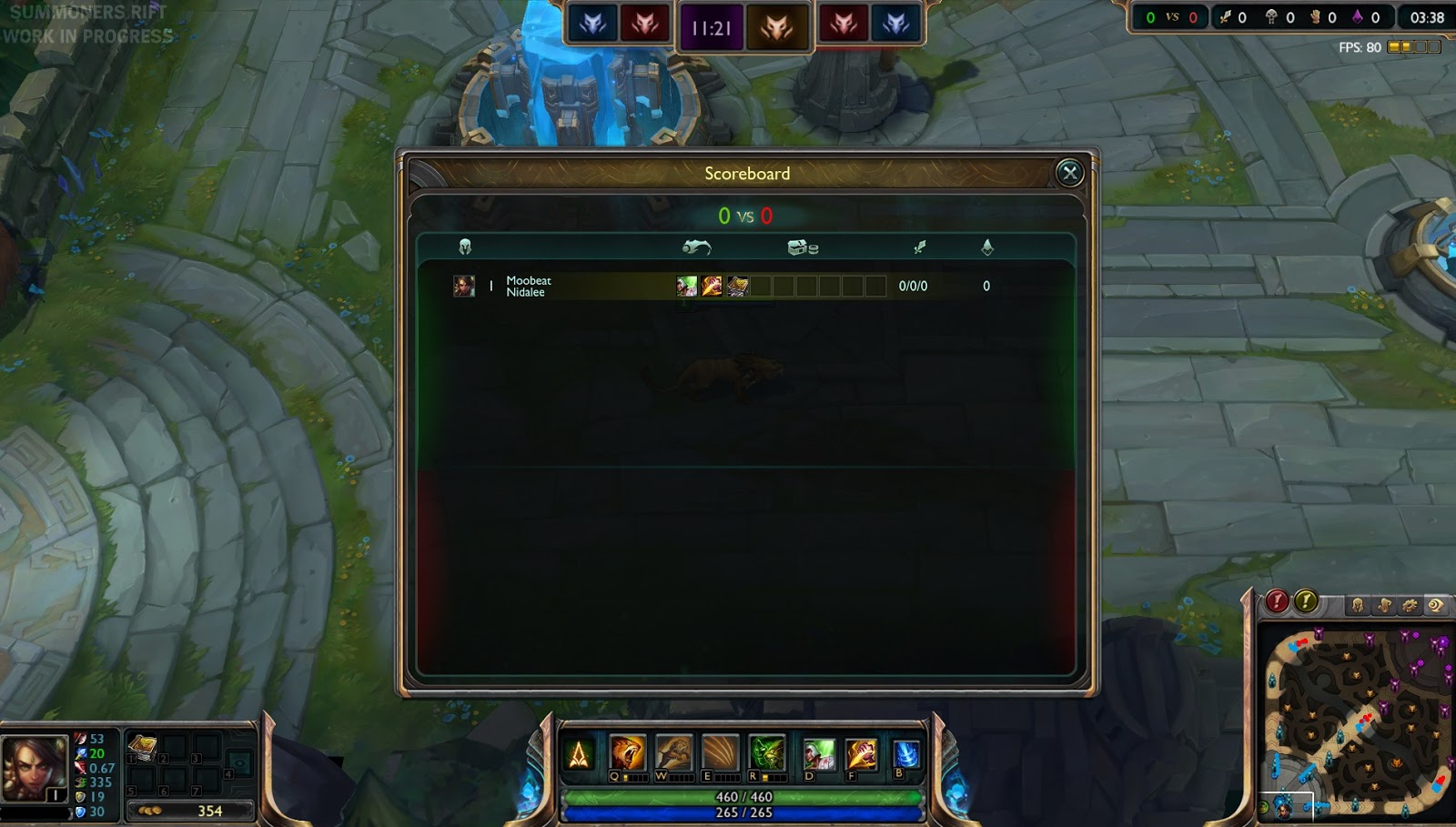1456x827 pixels.
Task: Close the Scoreboard panel
Action: [1070, 173]
